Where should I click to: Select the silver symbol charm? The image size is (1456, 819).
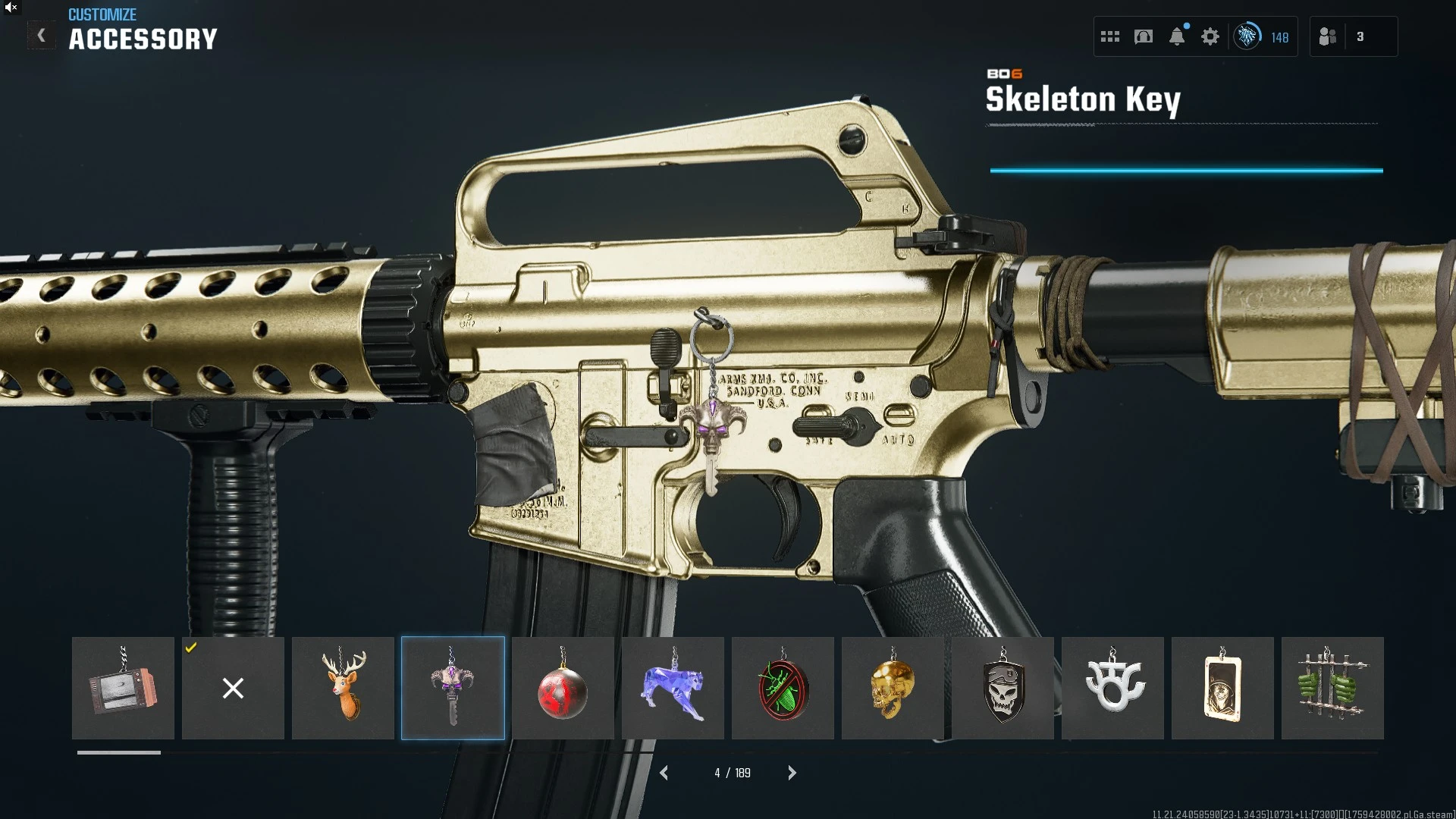point(1112,688)
